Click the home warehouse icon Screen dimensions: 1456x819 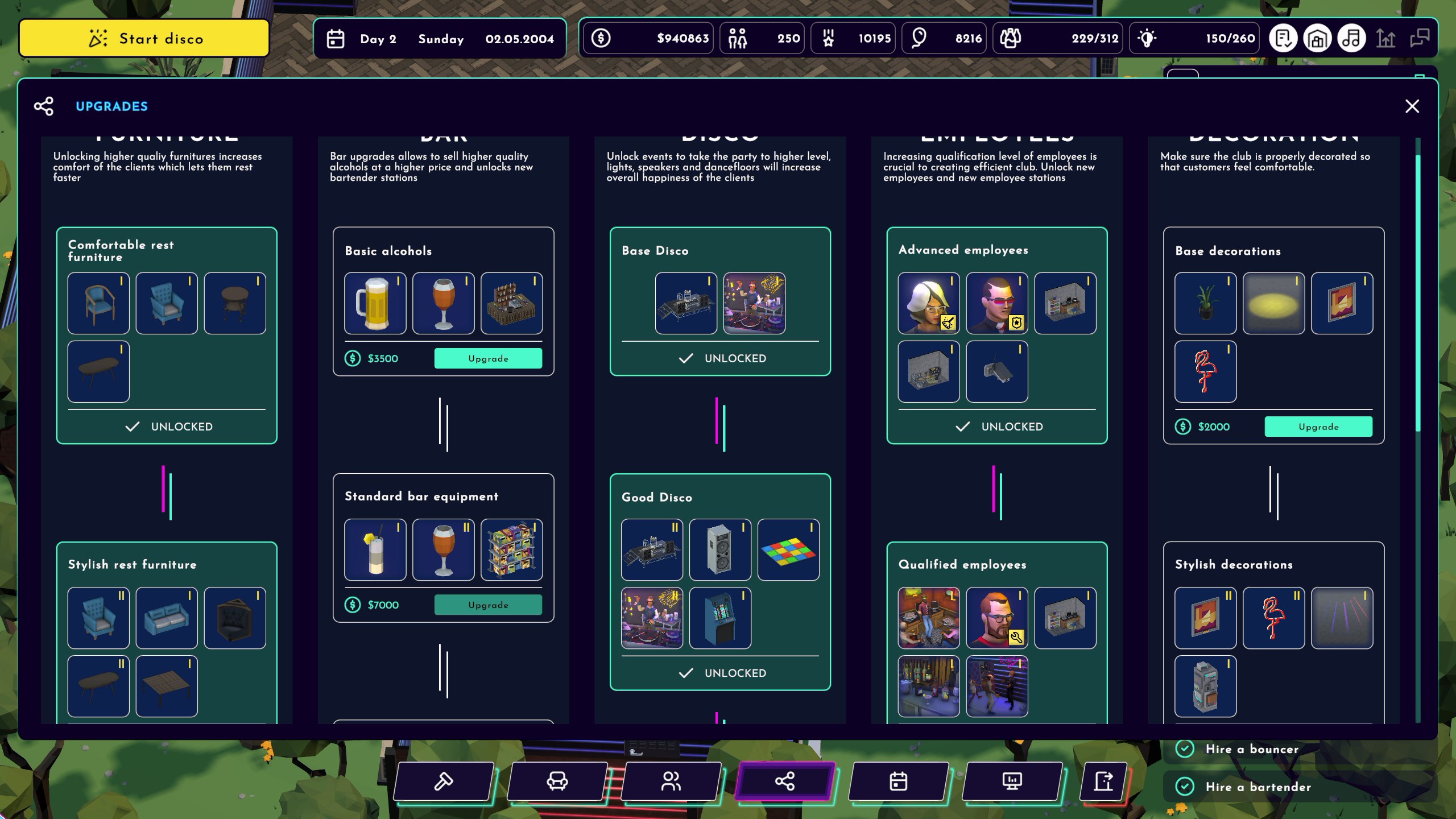click(1318, 38)
